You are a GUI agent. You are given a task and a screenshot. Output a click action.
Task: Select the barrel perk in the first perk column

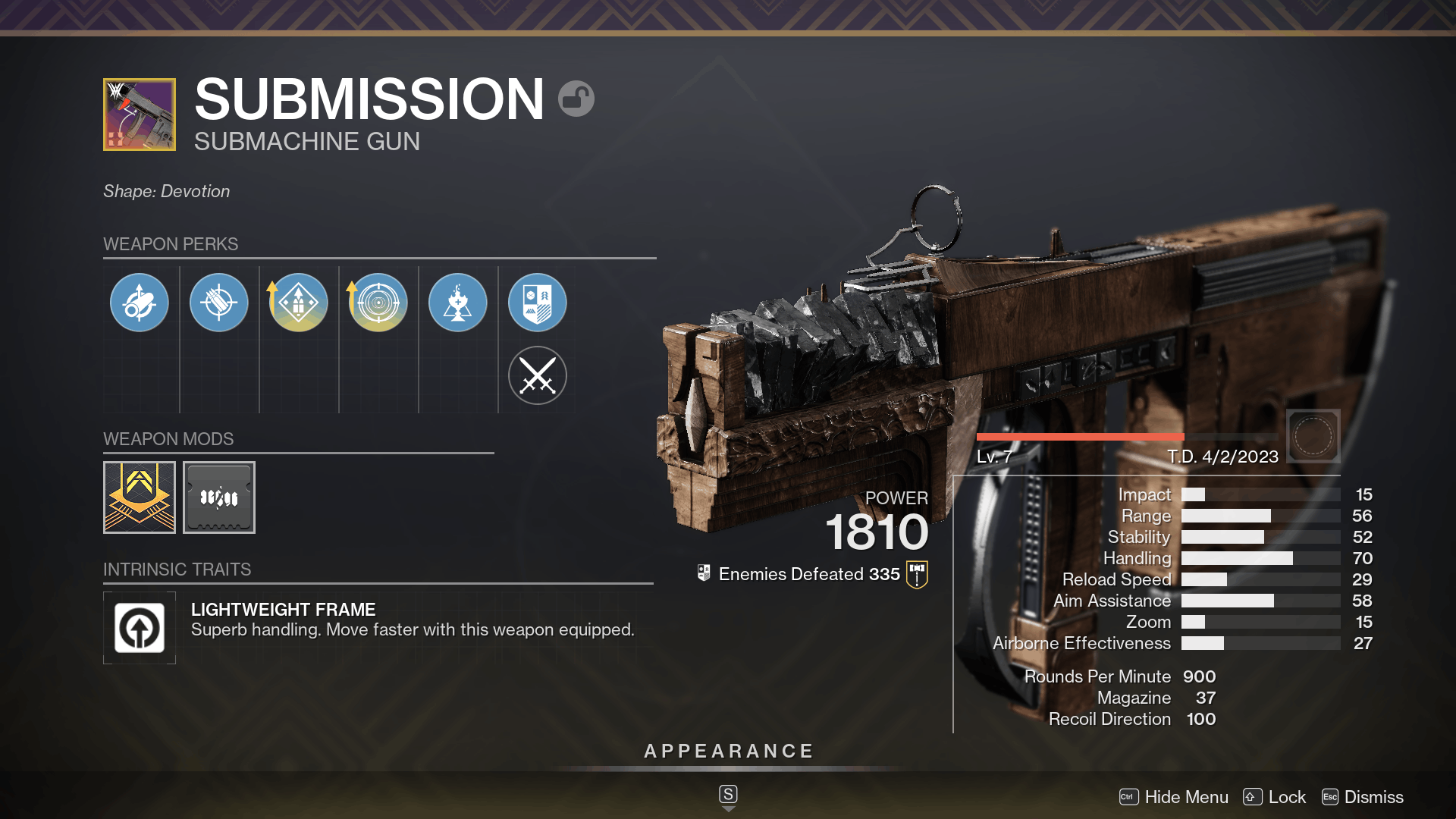[x=140, y=302]
